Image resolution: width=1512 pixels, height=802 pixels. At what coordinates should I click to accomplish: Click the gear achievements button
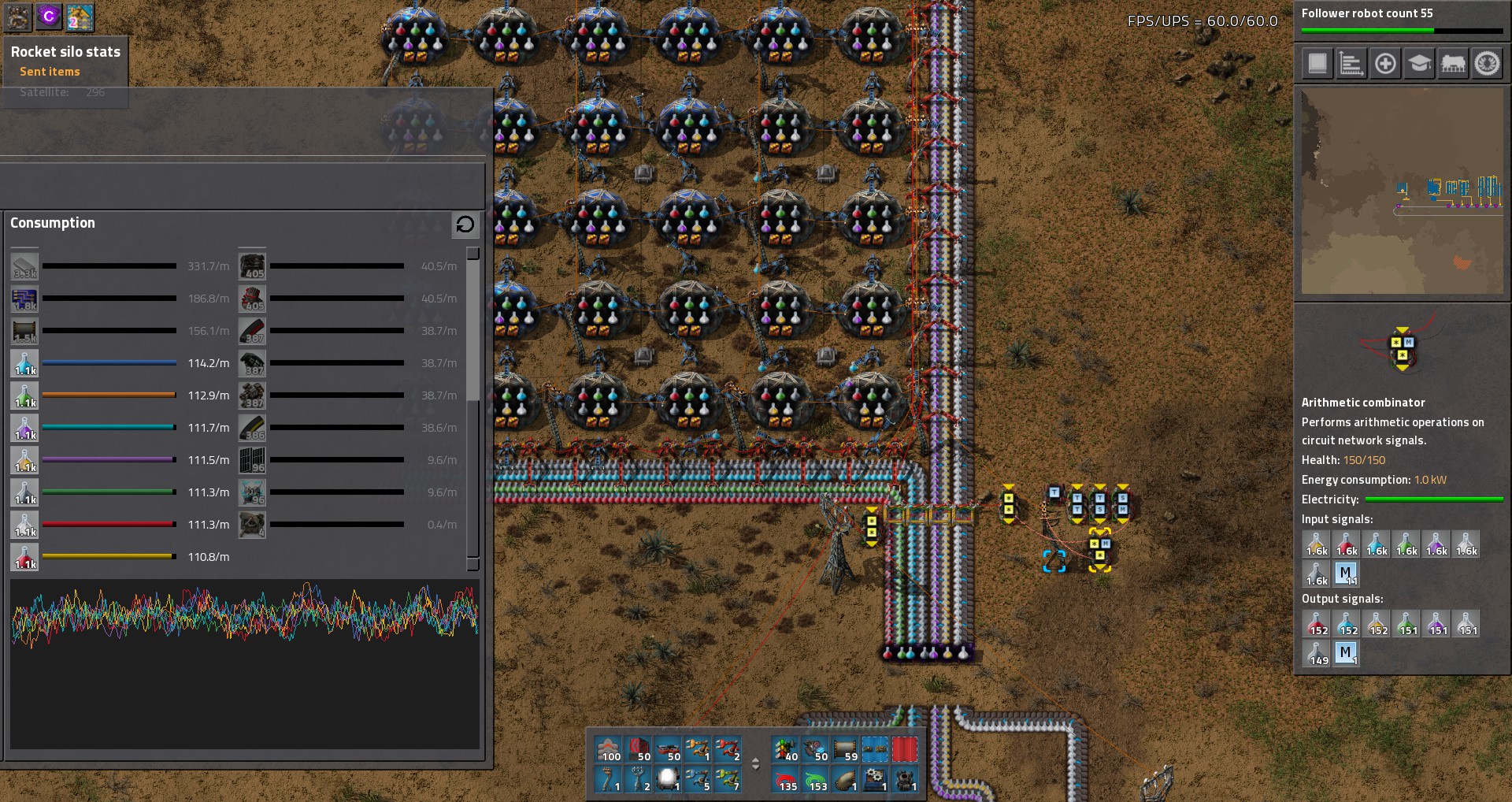(1487, 64)
